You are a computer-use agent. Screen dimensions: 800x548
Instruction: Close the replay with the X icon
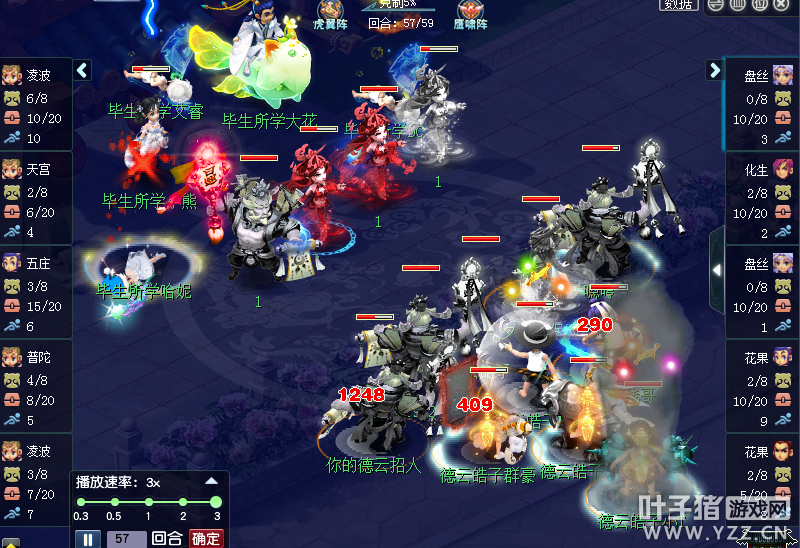787,5
